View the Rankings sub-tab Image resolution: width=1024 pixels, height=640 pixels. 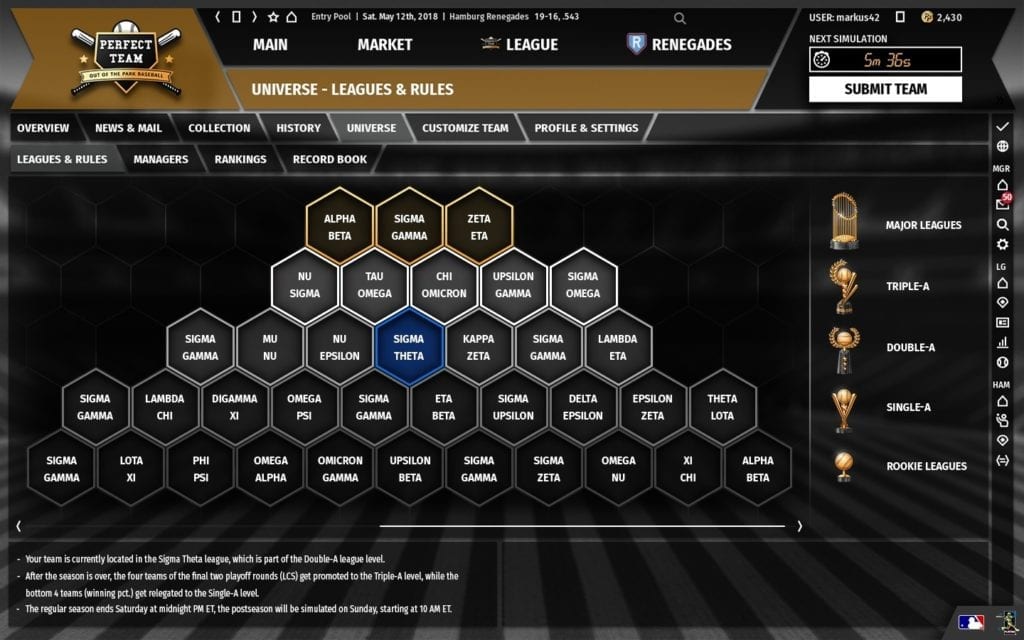(240, 159)
